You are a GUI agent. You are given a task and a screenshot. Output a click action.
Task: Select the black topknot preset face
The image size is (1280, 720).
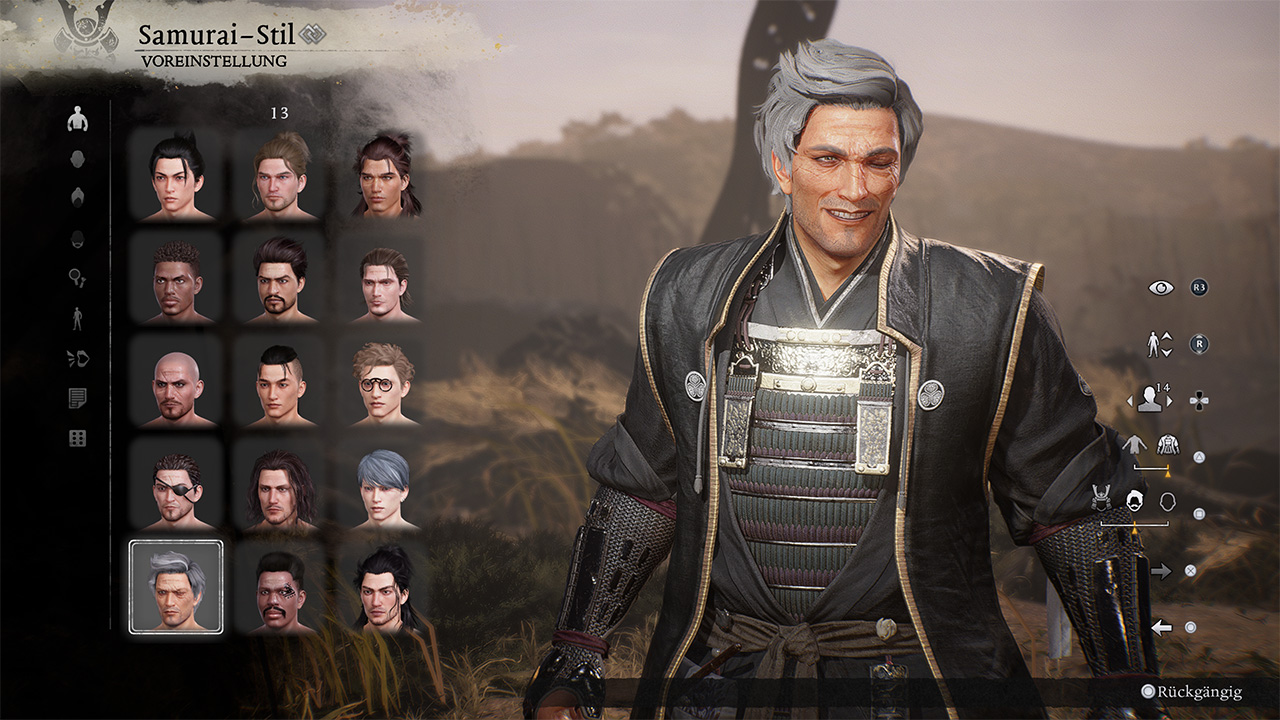[x=176, y=175]
